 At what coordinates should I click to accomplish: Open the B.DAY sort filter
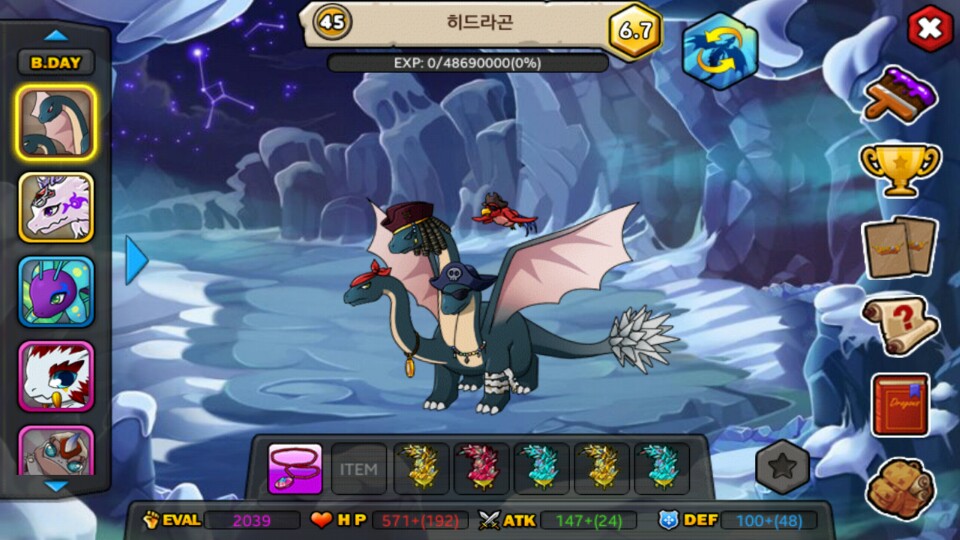coord(56,62)
